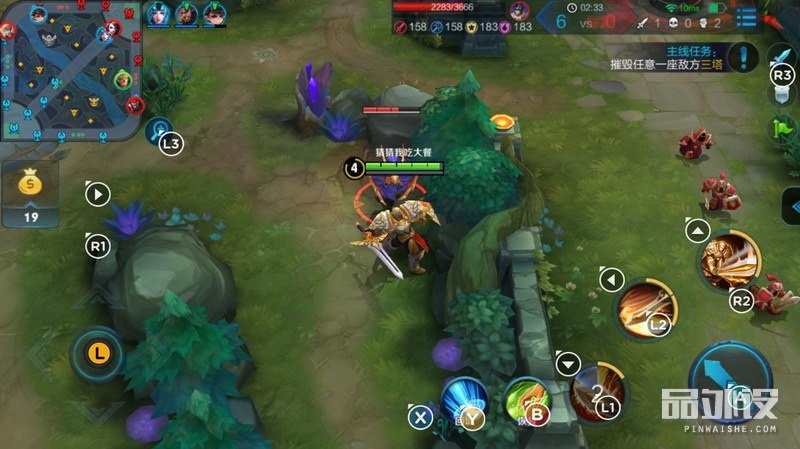The width and height of the screenshot is (800, 449).
Task: Tap the purple hero portrait in top bar
Action: tap(518, 10)
